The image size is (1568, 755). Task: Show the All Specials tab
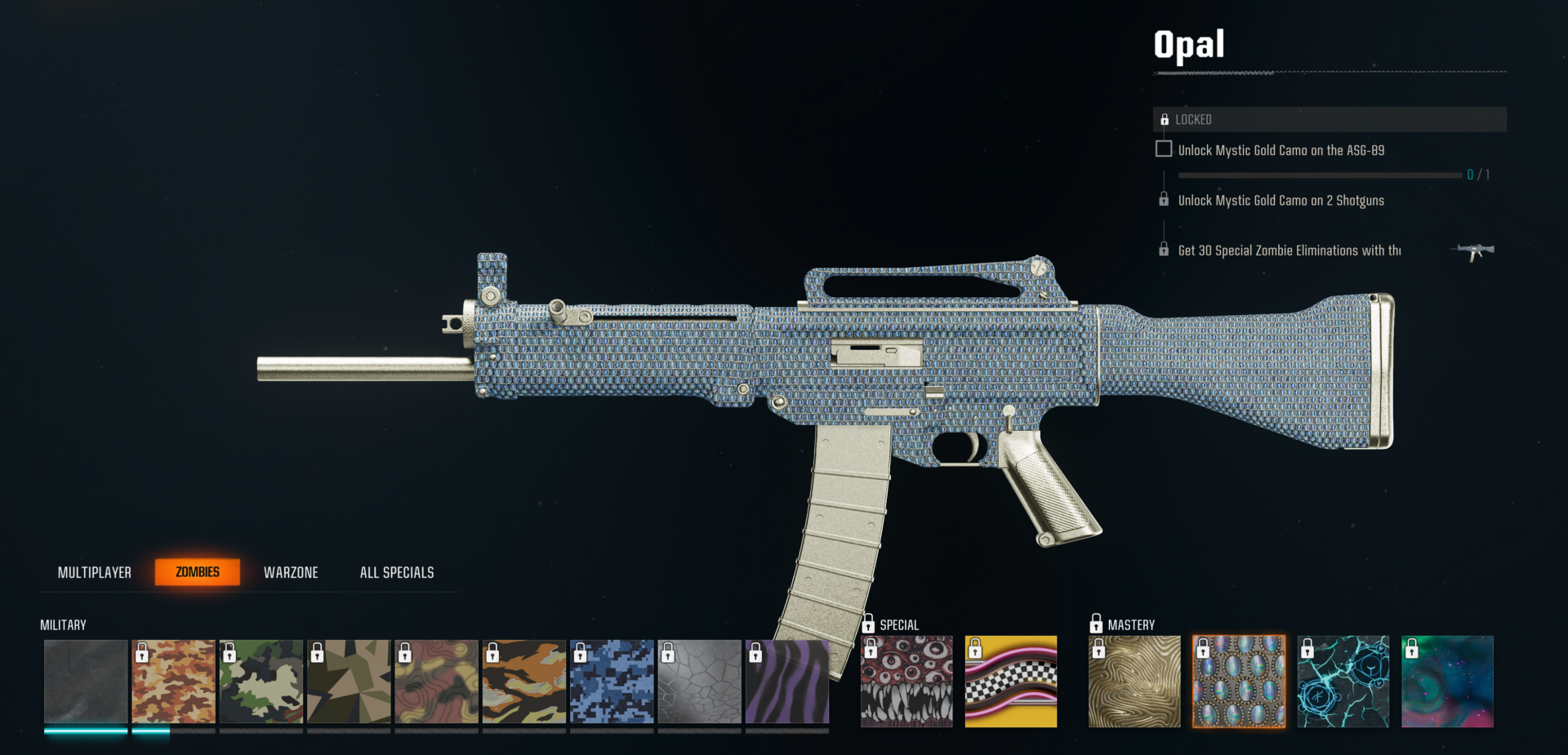397,572
